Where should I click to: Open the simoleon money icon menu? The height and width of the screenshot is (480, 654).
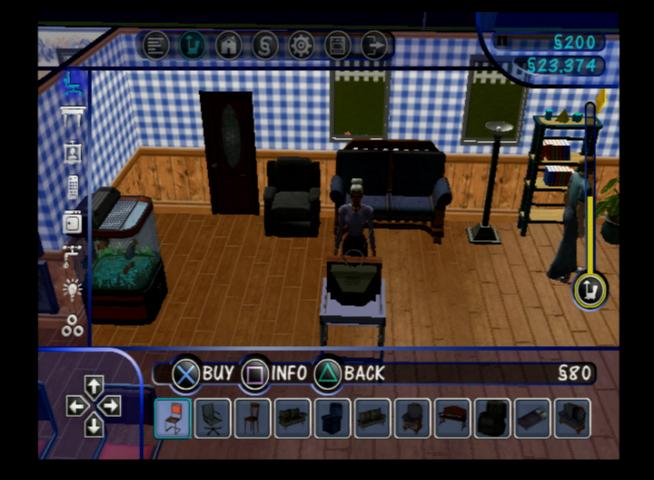tap(264, 45)
